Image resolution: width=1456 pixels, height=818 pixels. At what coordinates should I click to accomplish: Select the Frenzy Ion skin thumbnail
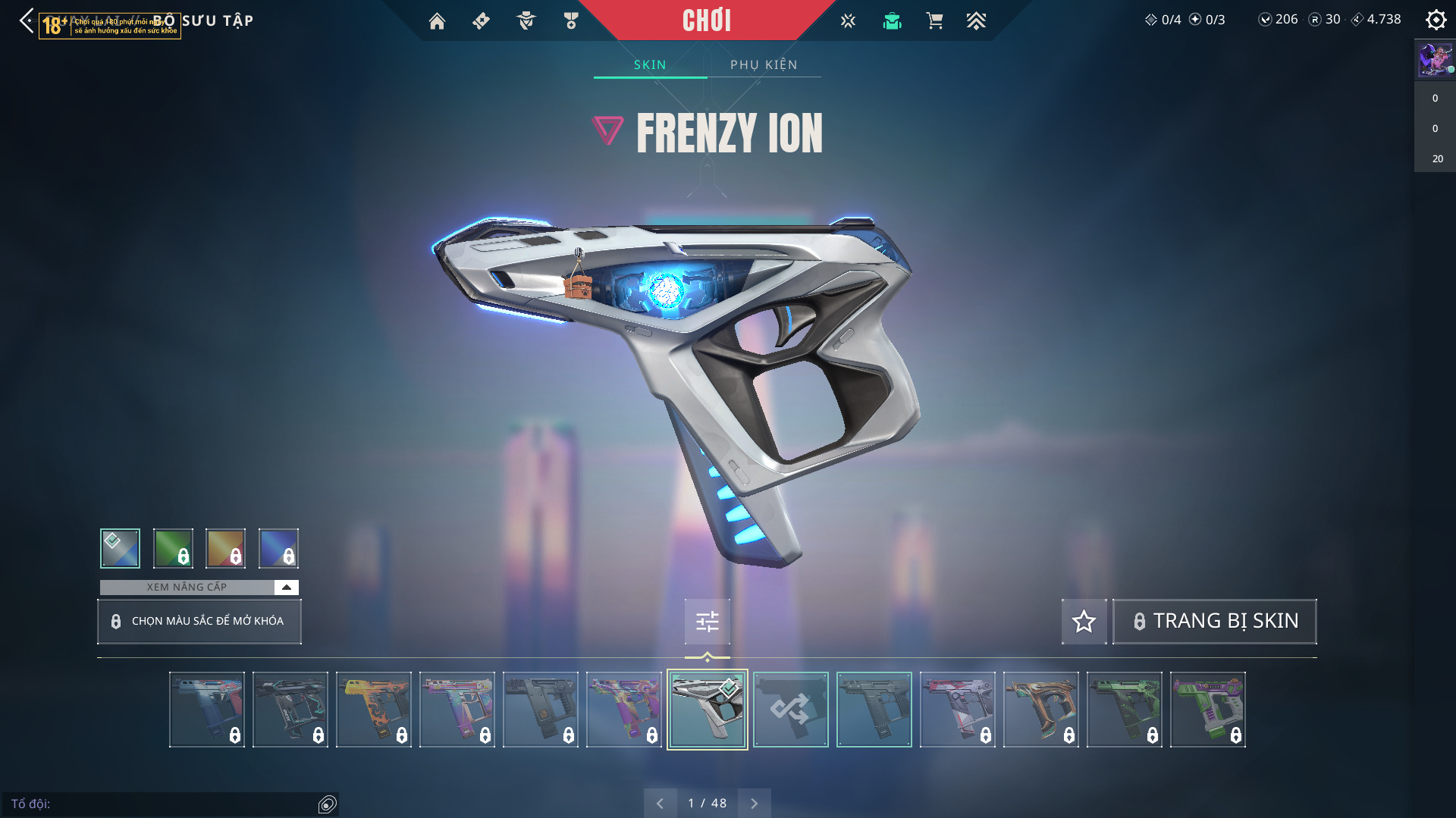click(x=707, y=710)
